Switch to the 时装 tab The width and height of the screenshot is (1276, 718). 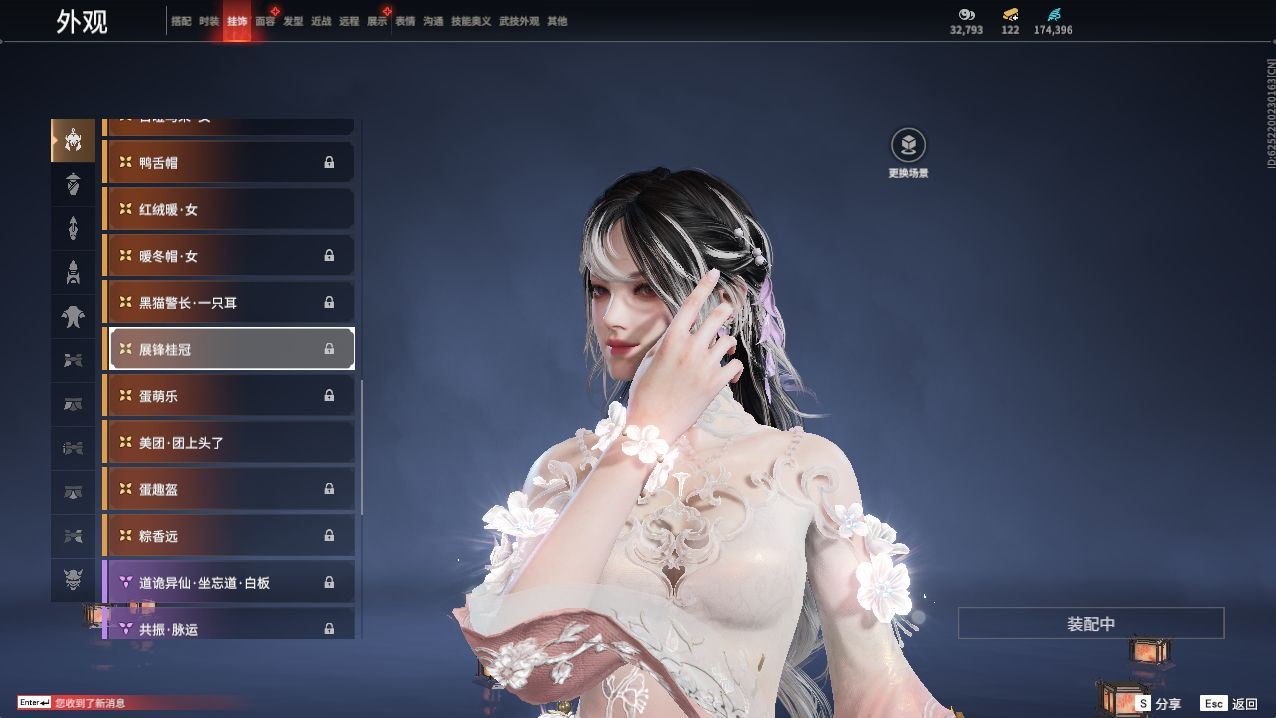209,21
